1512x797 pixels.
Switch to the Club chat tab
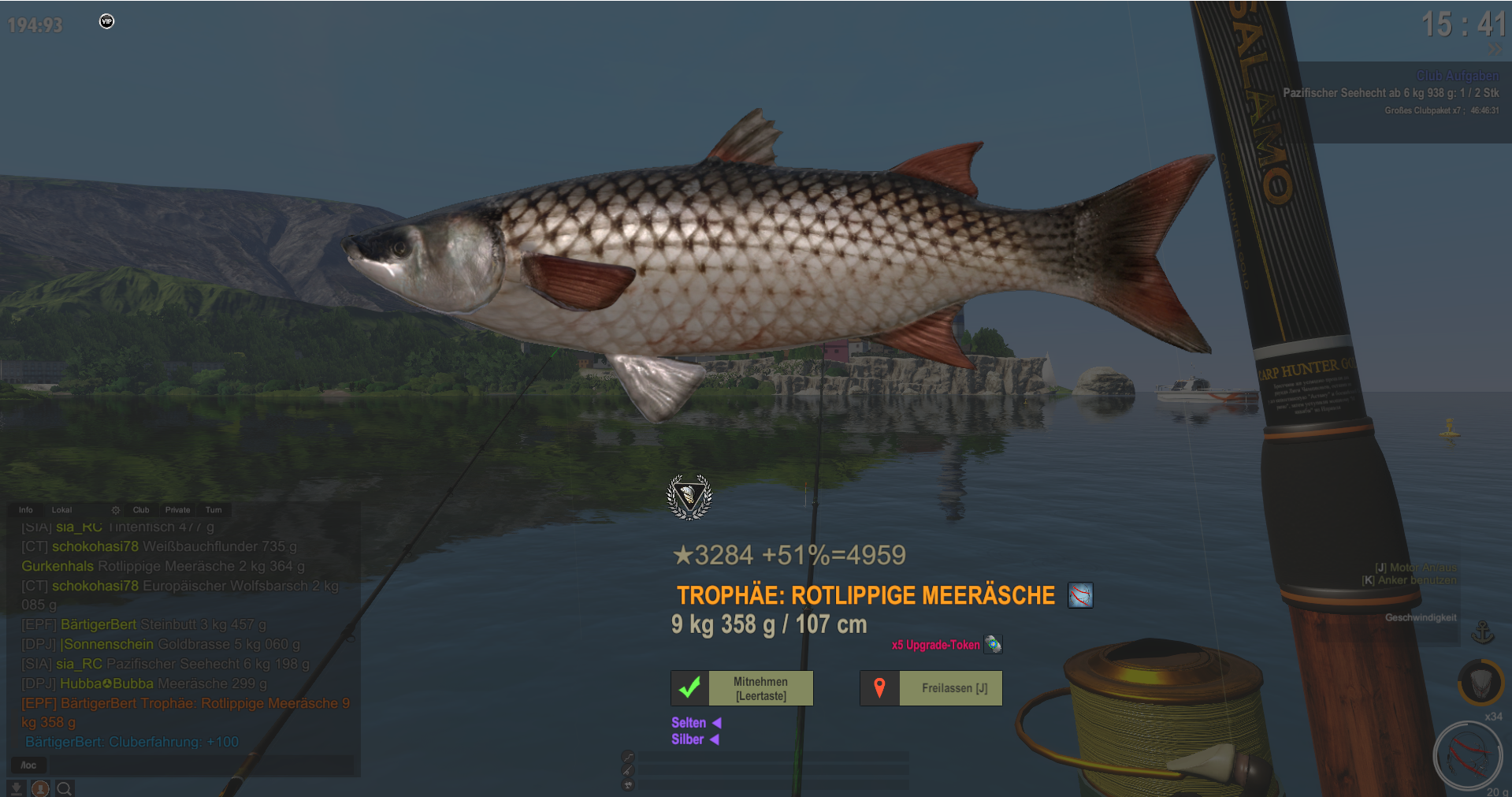pos(141,510)
